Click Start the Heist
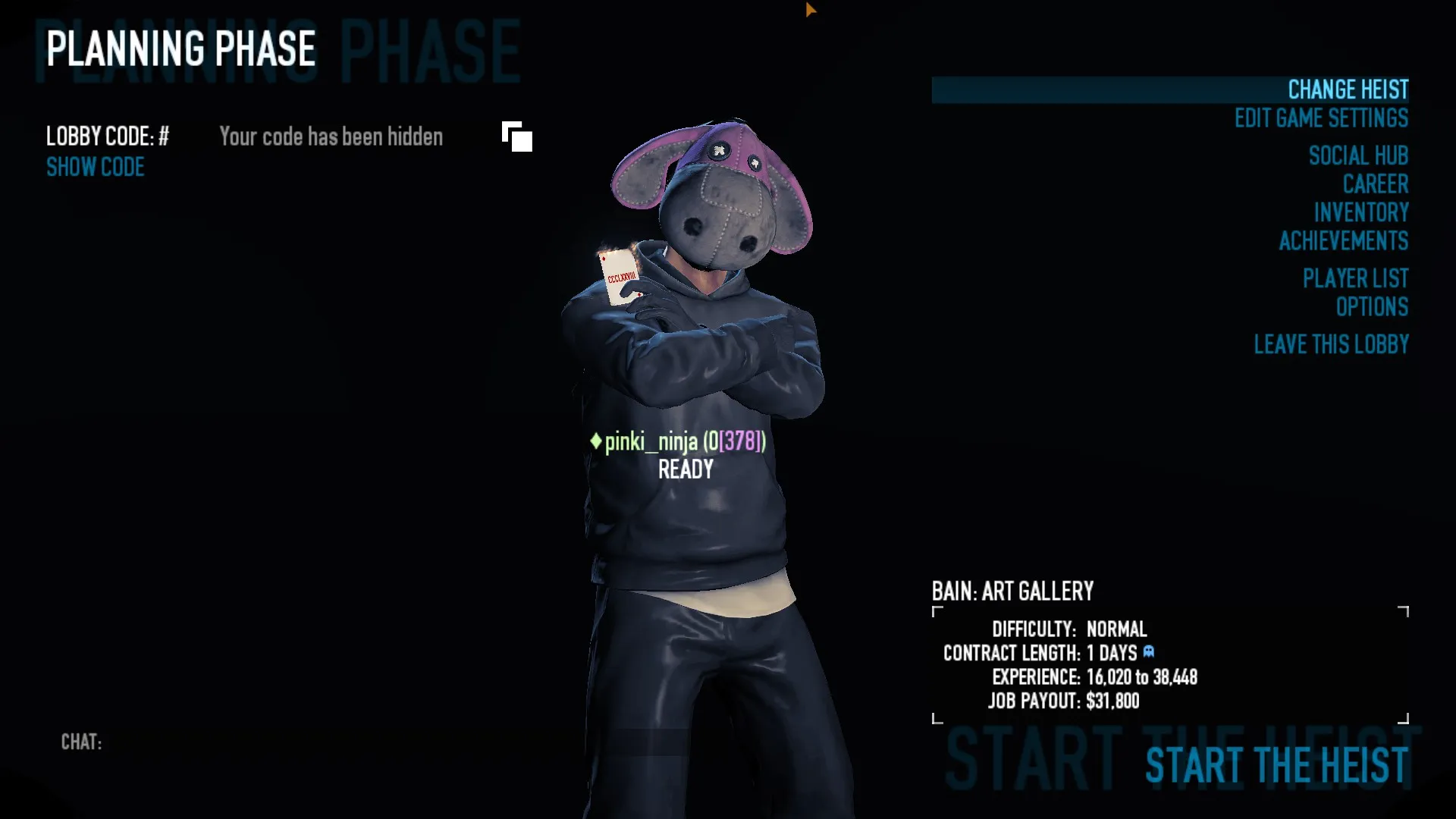This screenshot has width=1456, height=819. click(1276, 764)
